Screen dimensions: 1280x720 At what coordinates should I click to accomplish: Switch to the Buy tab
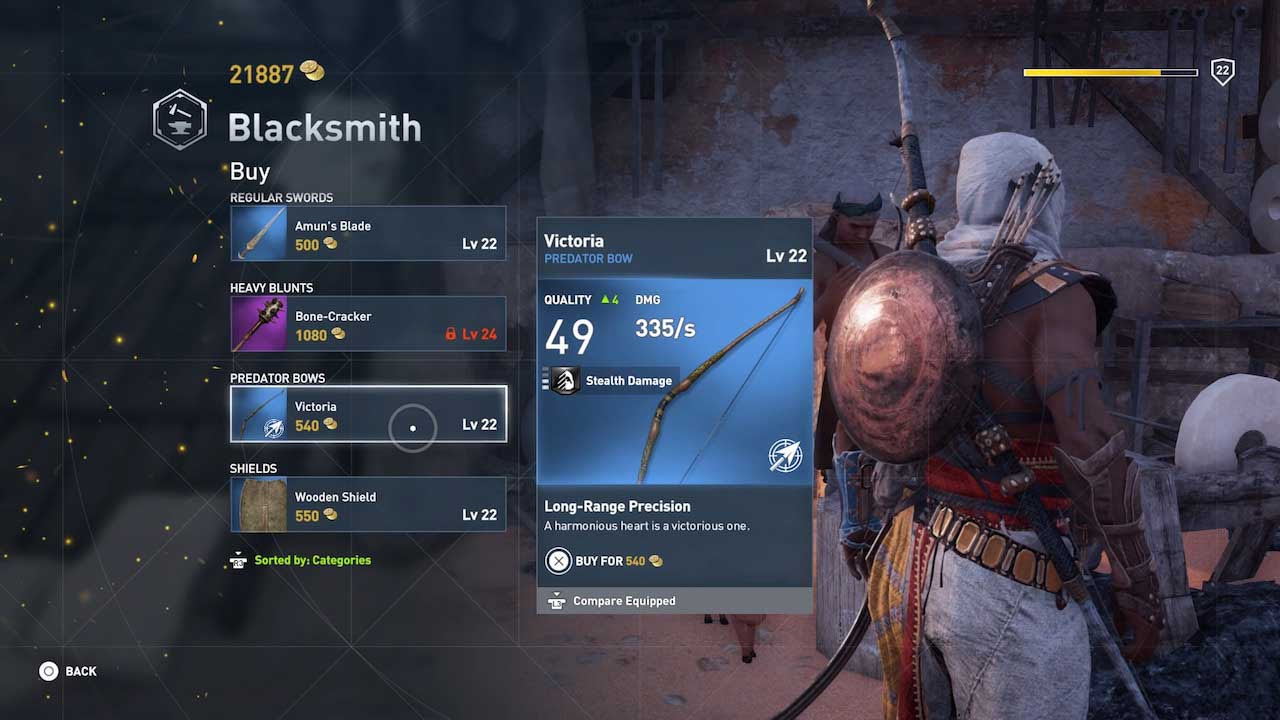248,171
